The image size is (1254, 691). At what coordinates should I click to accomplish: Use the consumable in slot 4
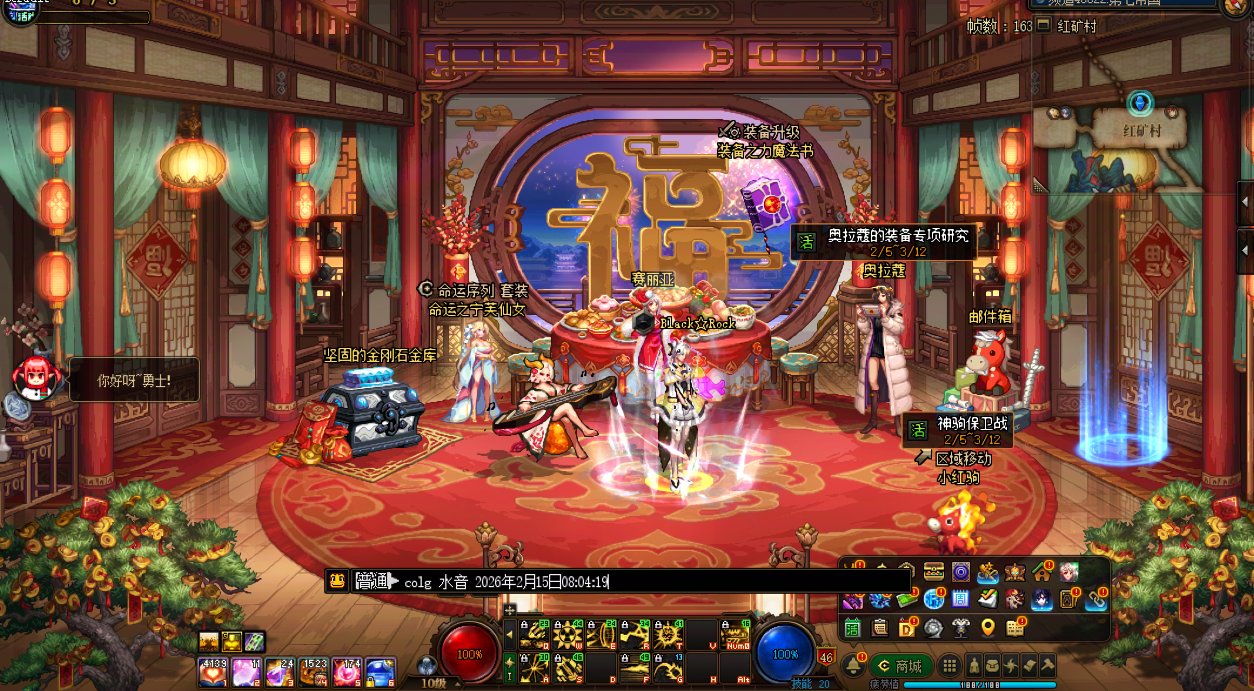[314, 672]
